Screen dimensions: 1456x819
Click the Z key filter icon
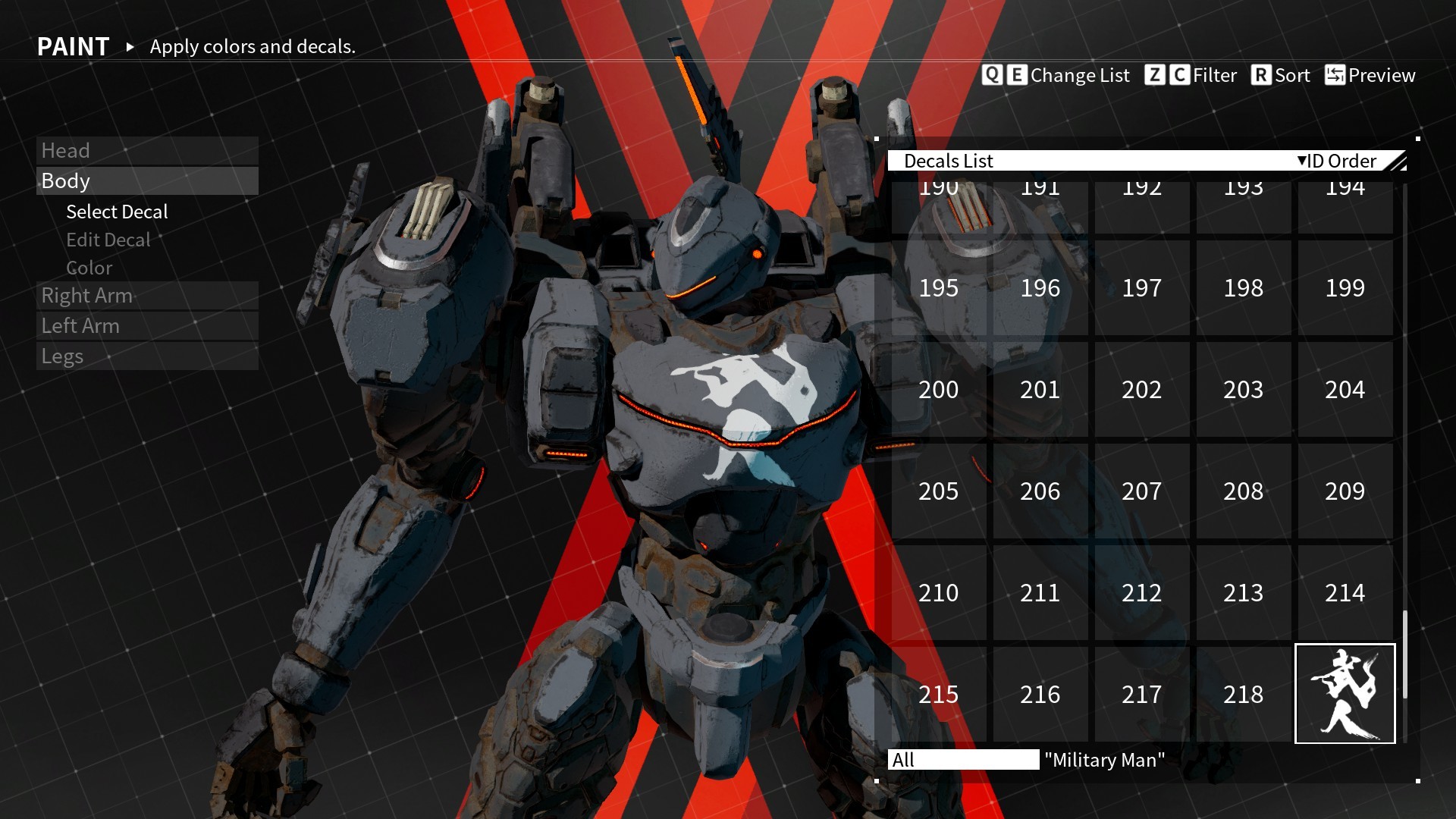point(1155,75)
